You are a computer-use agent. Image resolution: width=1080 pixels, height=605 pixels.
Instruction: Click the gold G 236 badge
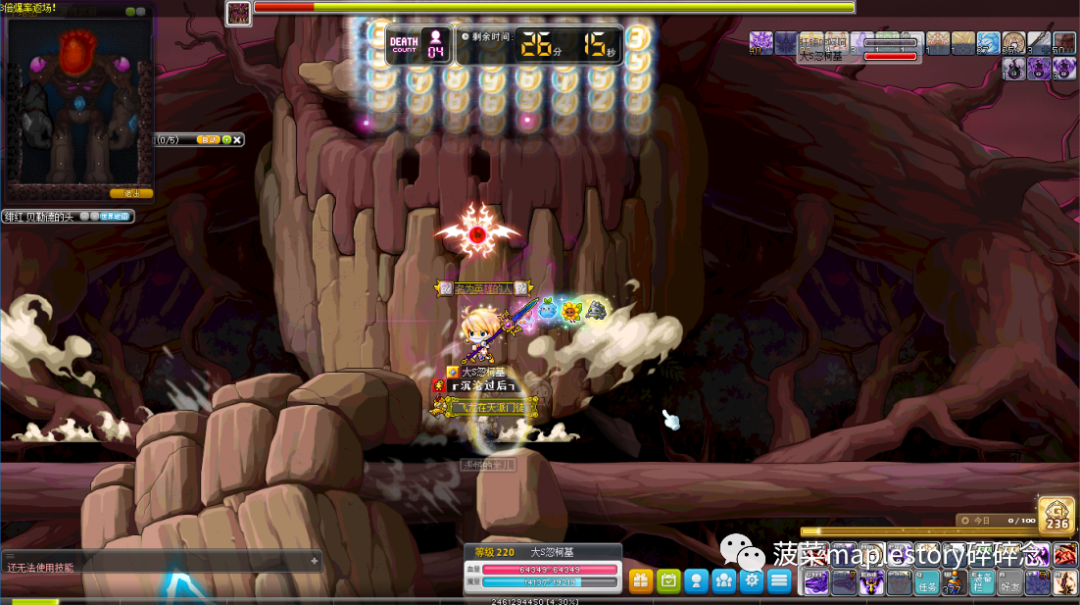pyautogui.click(x=1057, y=514)
